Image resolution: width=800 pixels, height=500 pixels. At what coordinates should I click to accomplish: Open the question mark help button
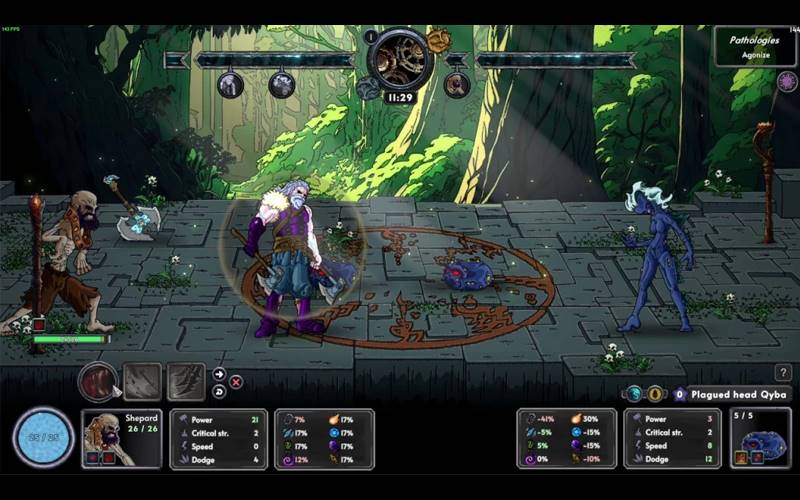point(782,373)
